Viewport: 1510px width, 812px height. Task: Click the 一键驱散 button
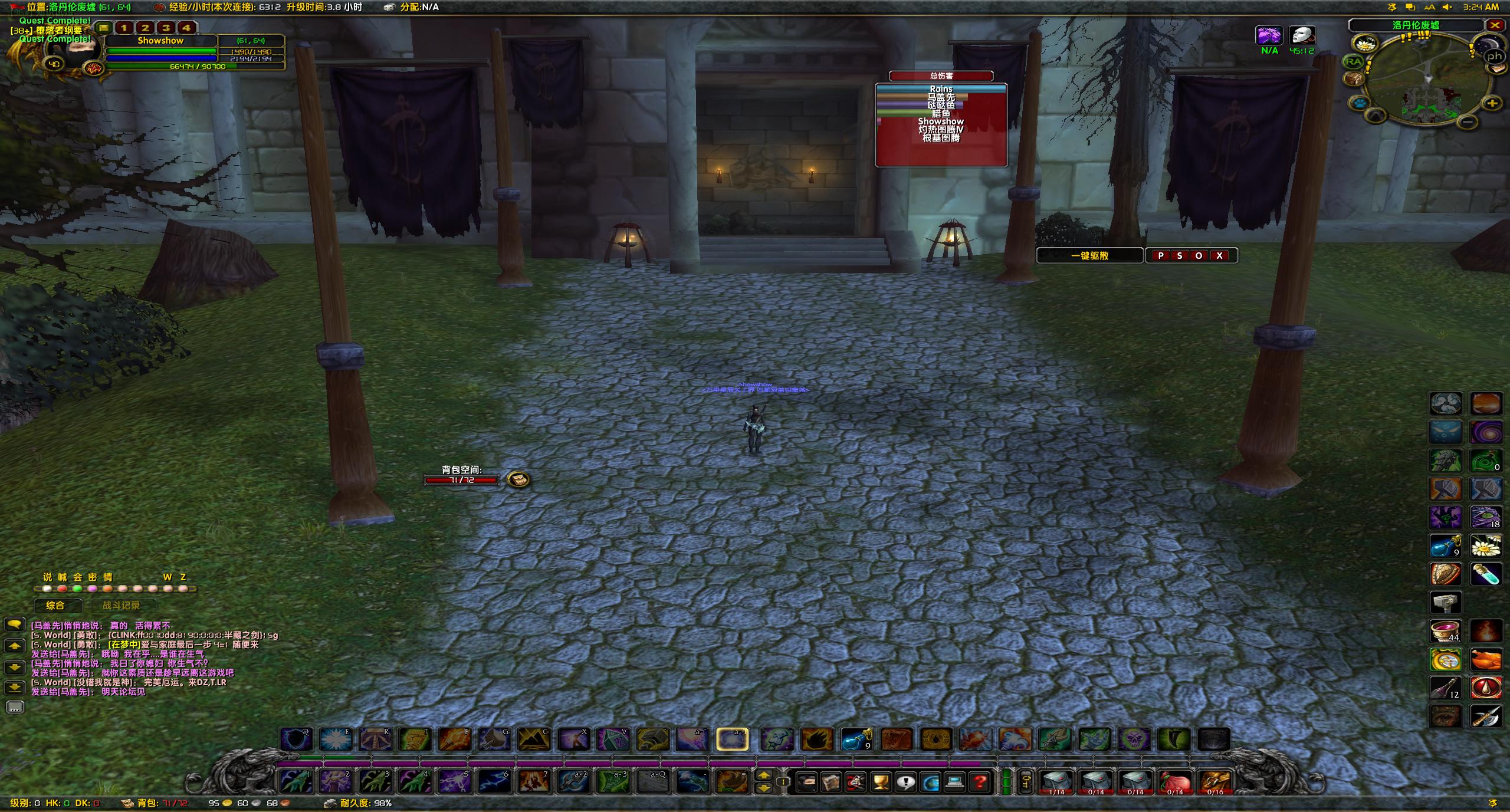(1089, 256)
